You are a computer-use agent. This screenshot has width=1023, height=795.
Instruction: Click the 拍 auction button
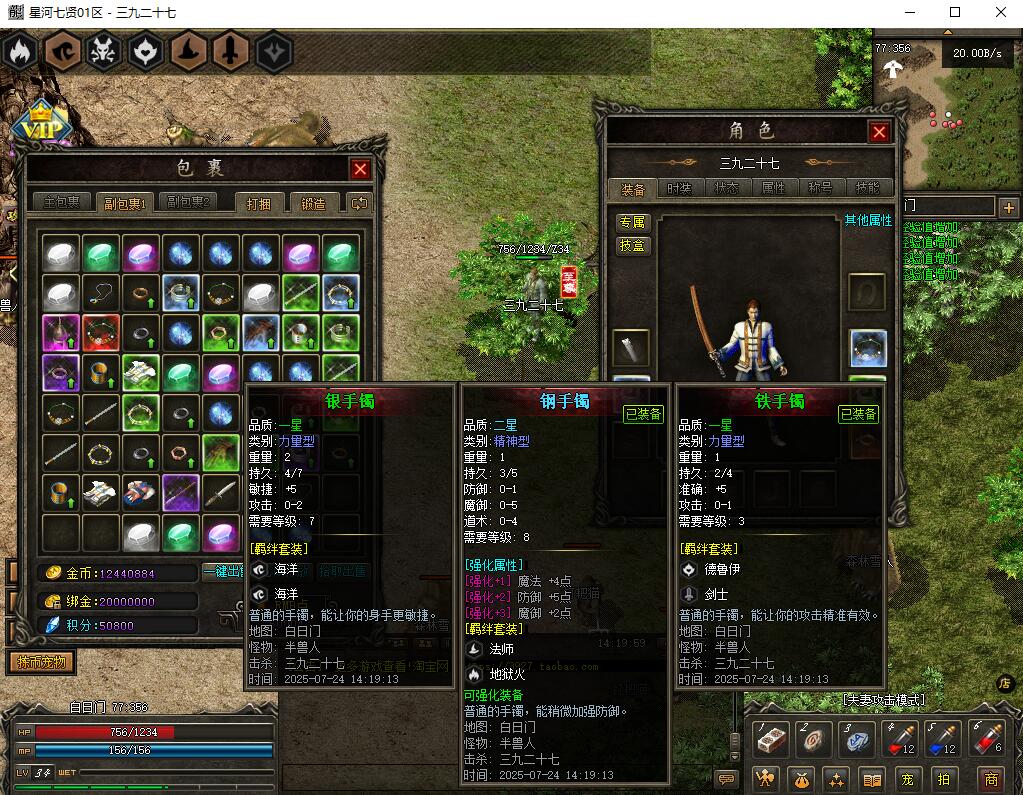[942, 779]
